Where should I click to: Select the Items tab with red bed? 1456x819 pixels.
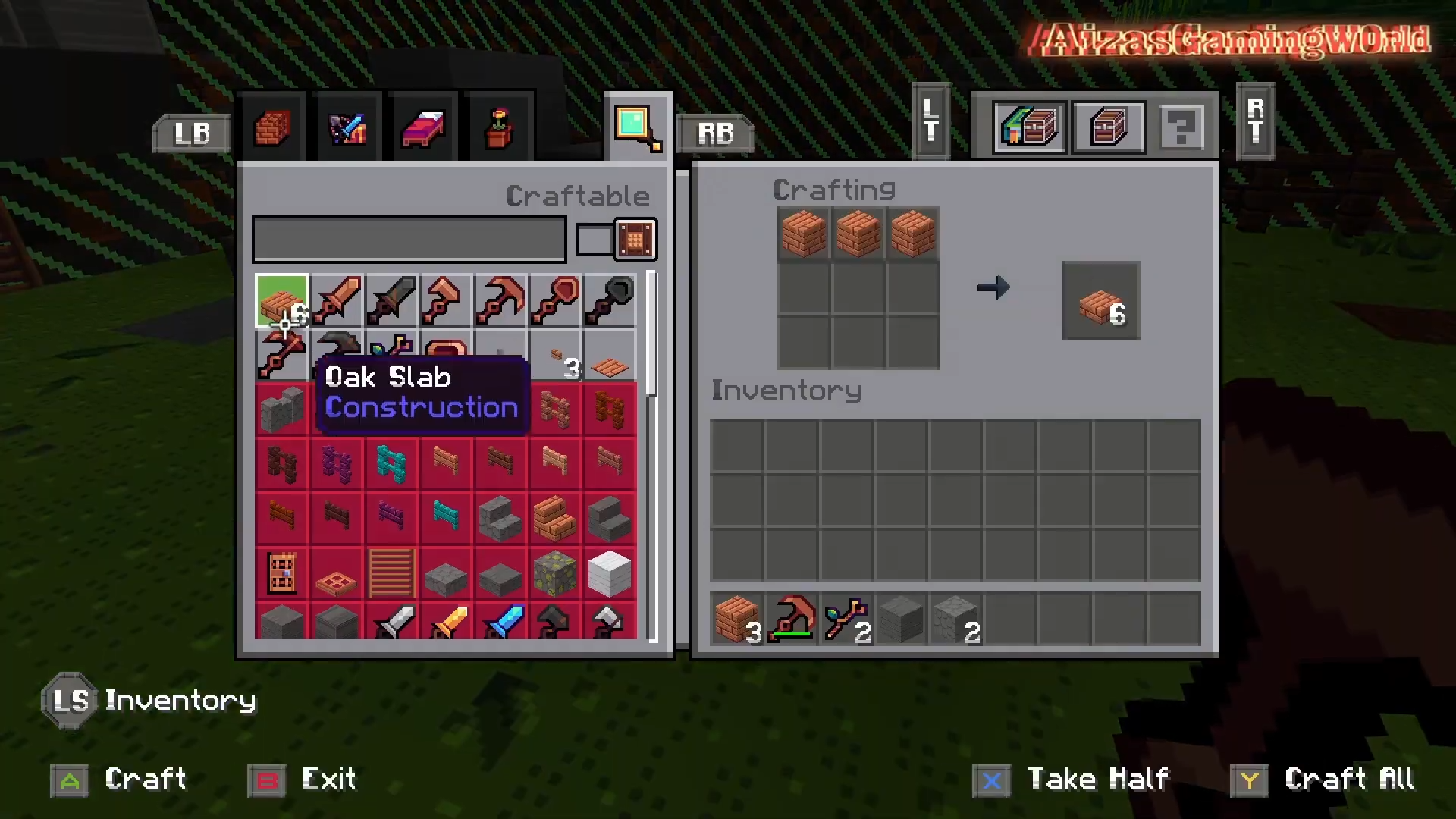coord(423,129)
